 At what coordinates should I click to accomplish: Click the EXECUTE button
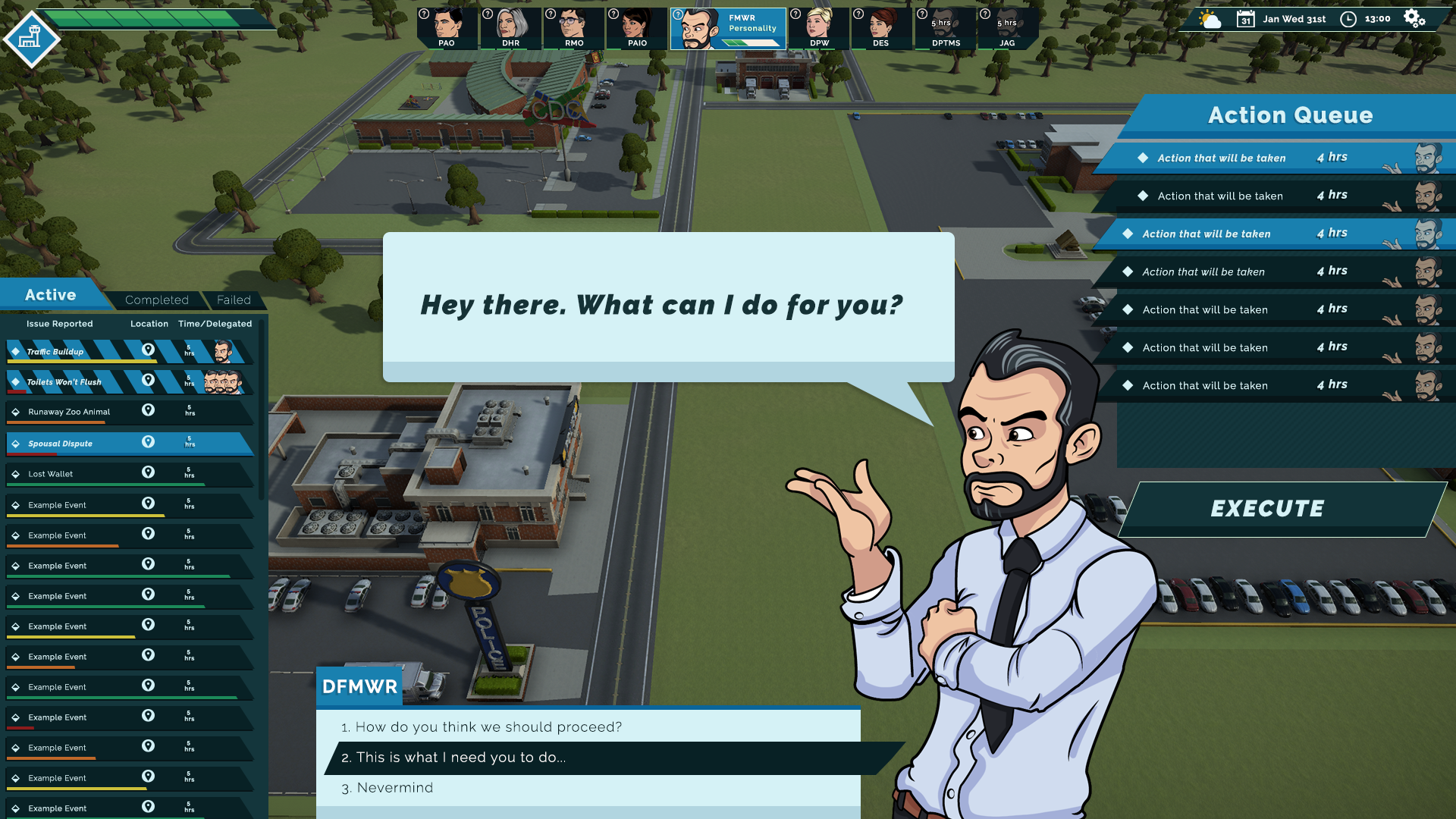[1267, 508]
